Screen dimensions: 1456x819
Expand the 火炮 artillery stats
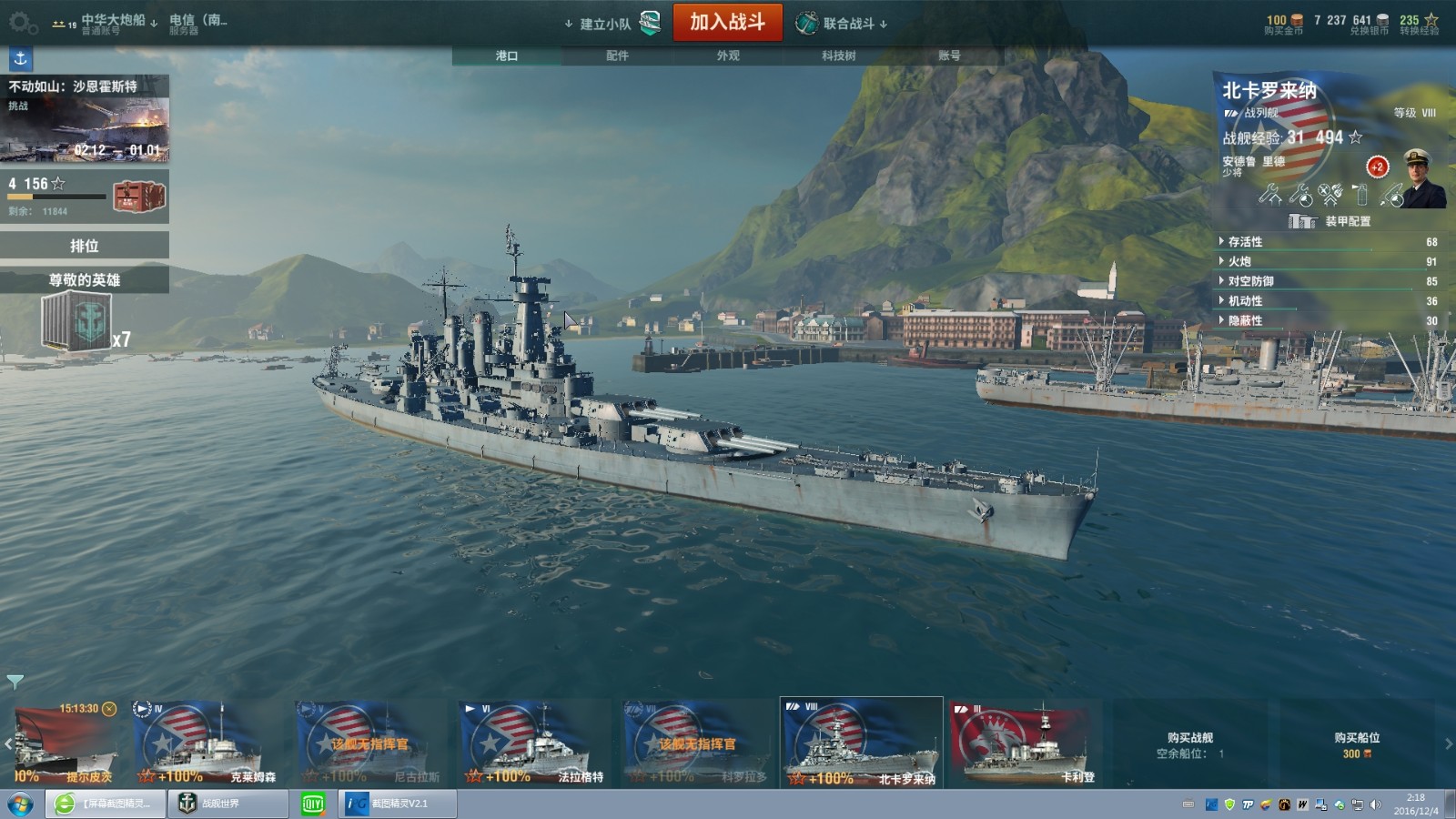(1239, 262)
